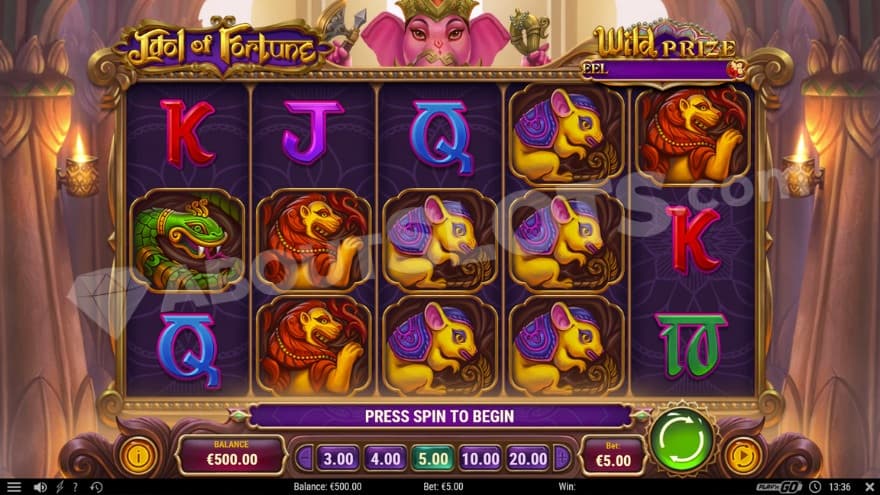The image size is (880, 495).
Task: Click the left arrow of the bet selector
Action: (304, 458)
